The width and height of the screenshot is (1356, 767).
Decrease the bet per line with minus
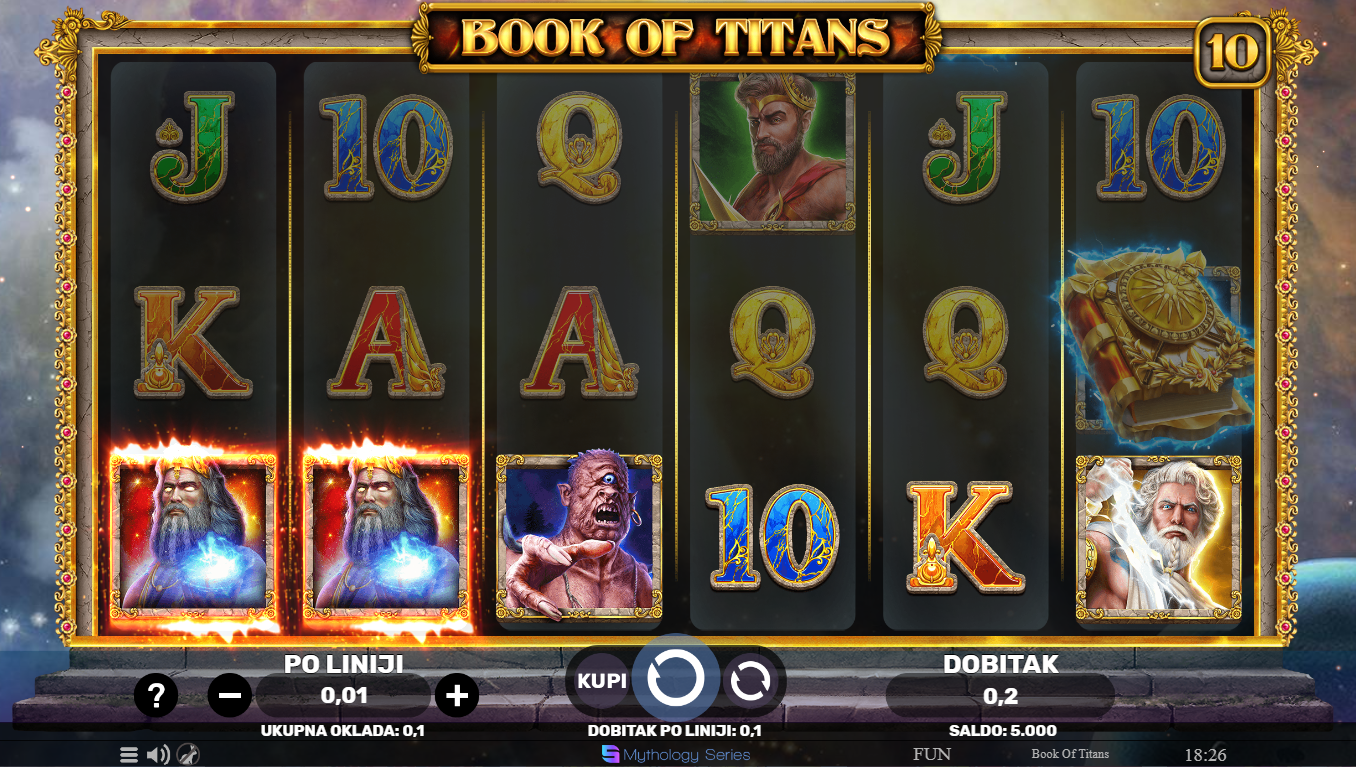pos(229,695)
